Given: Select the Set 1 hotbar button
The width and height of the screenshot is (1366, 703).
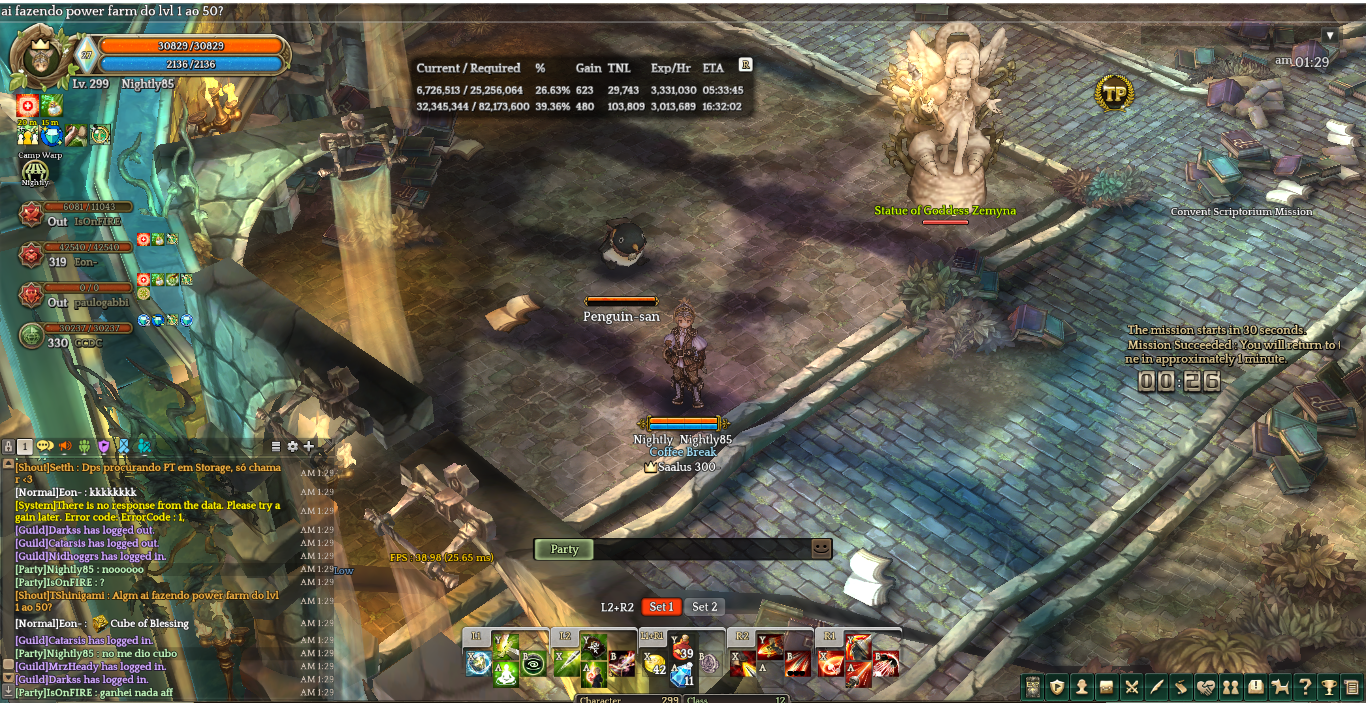Looking at the screenshot, I should coord(661,607).
